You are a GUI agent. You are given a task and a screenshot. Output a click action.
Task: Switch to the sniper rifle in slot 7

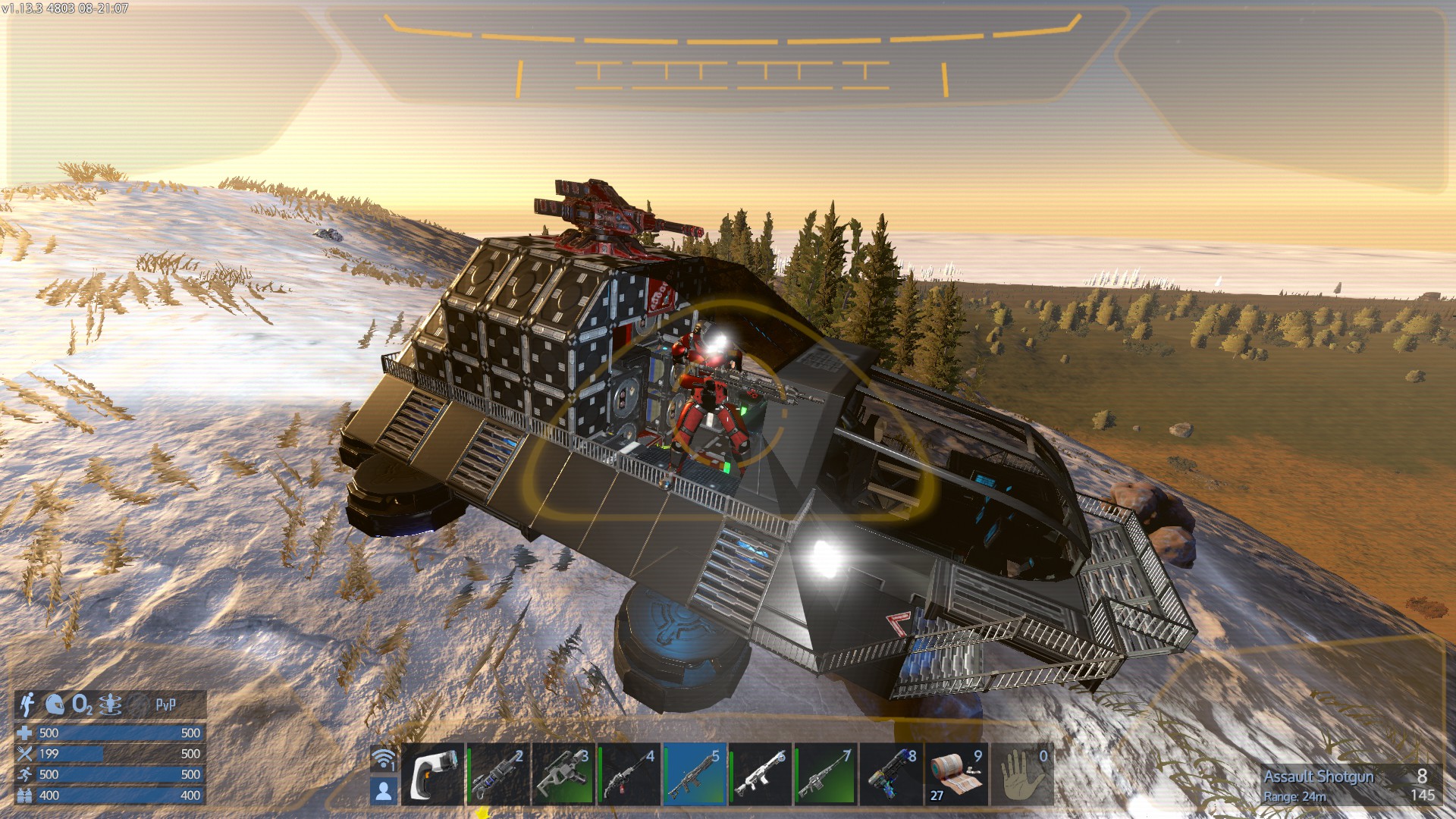(825, 774)
